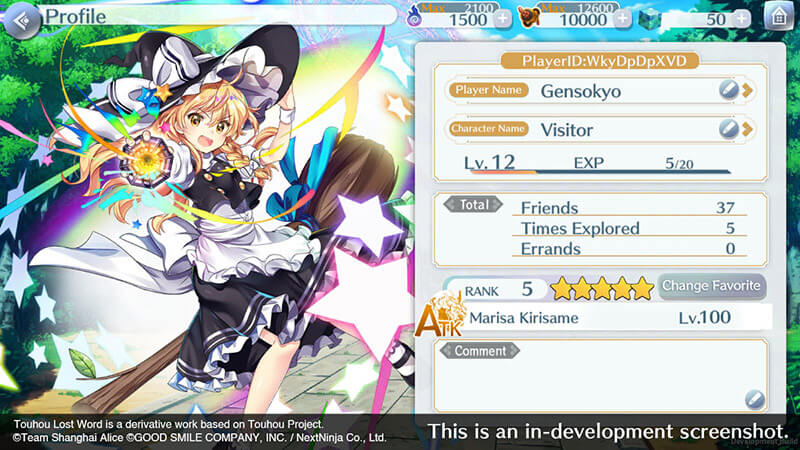Return to the home screen
Viewport: 800px width, 450px height.
tap(778, 18)
